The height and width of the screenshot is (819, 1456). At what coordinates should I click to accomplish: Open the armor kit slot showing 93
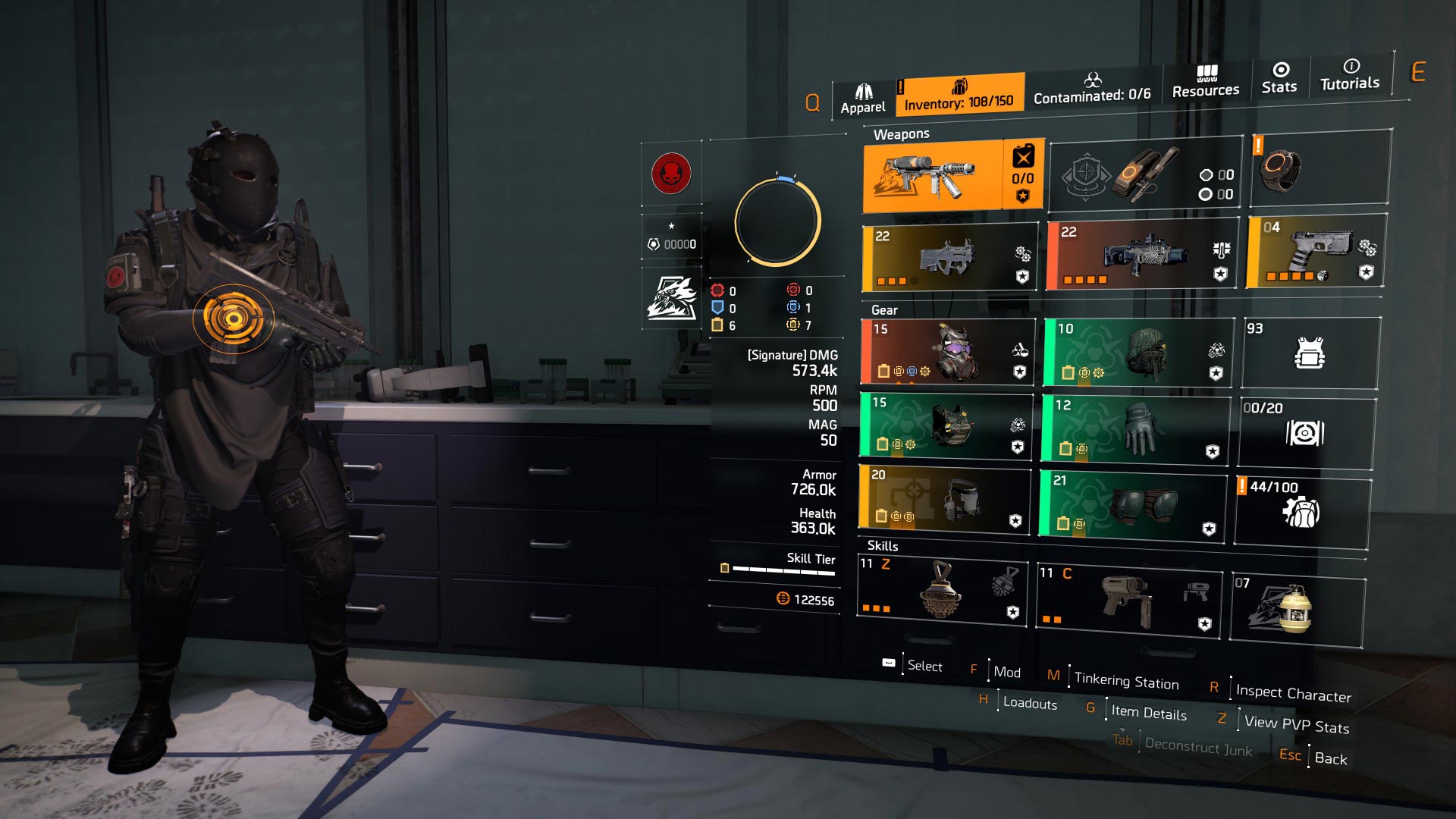coord(1310,353)
